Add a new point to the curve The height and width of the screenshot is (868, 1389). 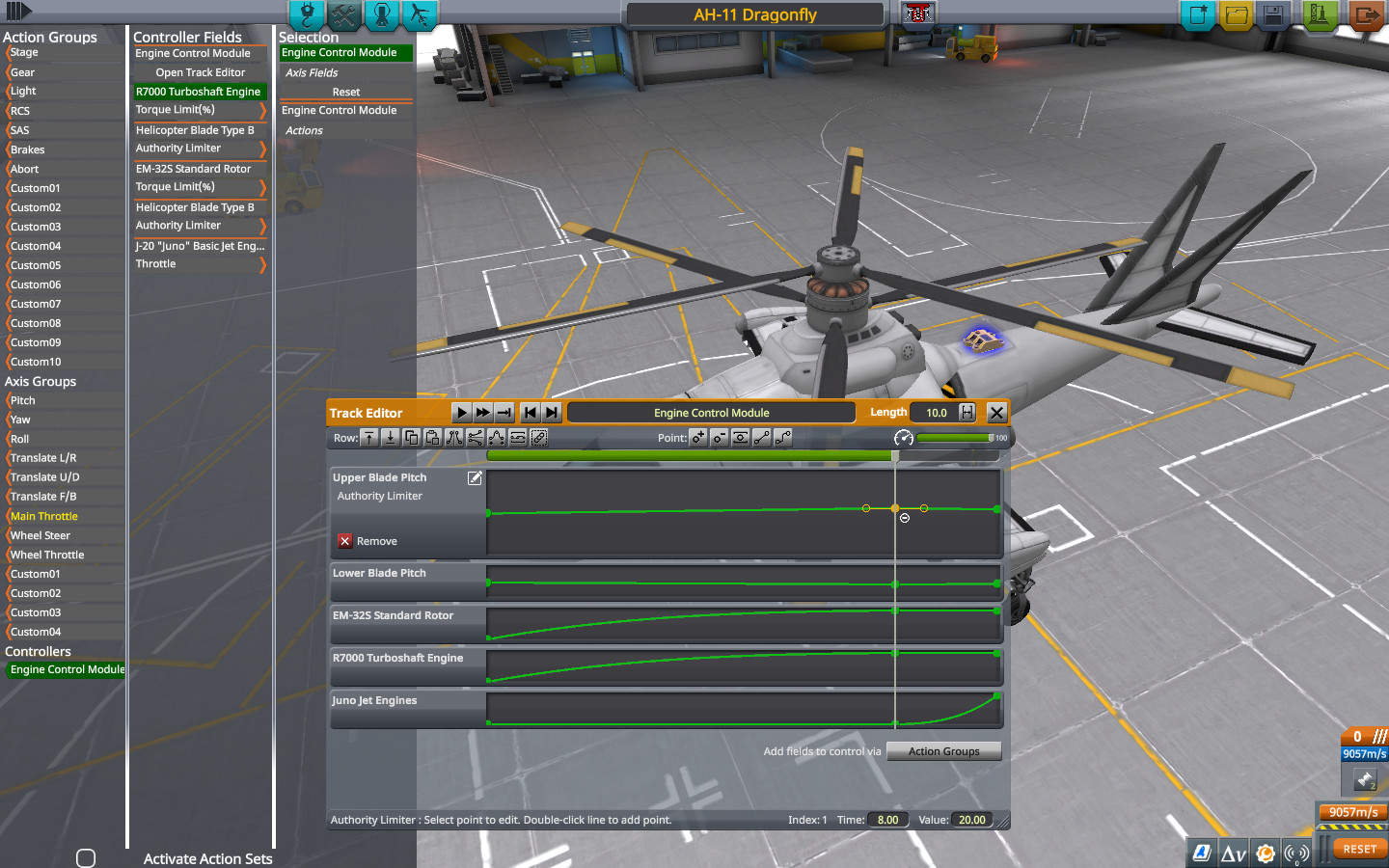pyautogui.click(x=698, y=438)
